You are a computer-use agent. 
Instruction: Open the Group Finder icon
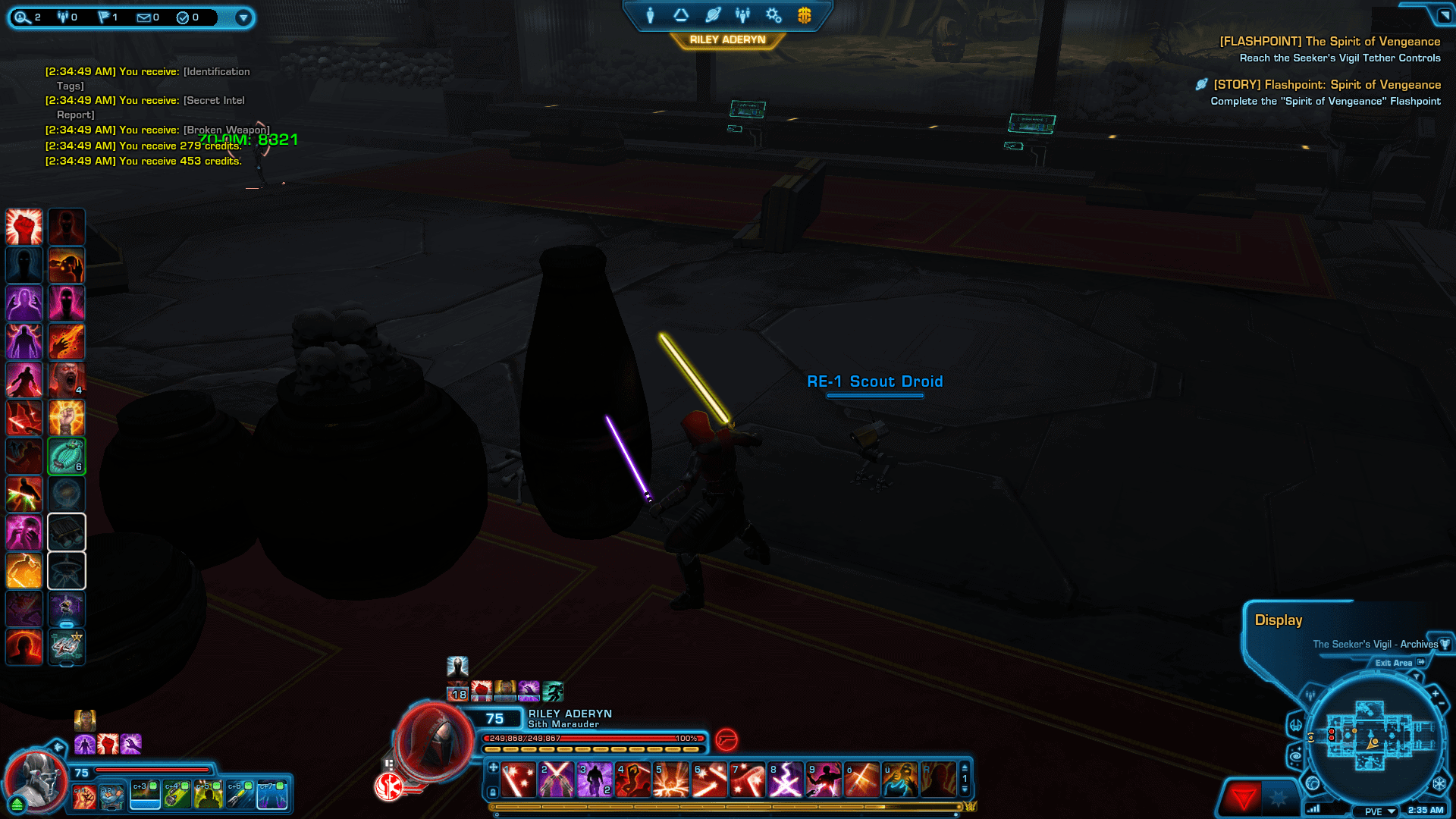[x=742, y=14]
